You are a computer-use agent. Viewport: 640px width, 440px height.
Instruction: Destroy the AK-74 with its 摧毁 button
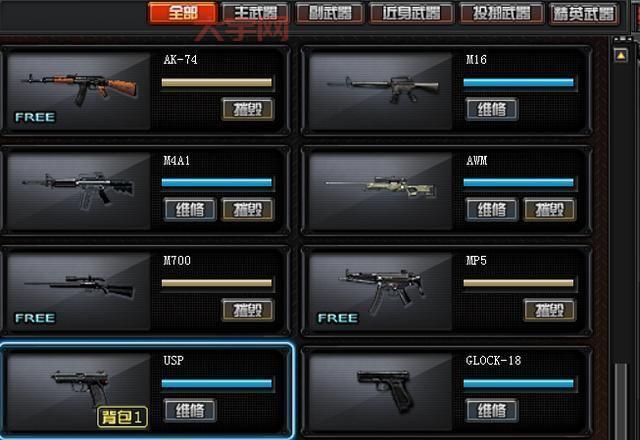click(246, 109)
